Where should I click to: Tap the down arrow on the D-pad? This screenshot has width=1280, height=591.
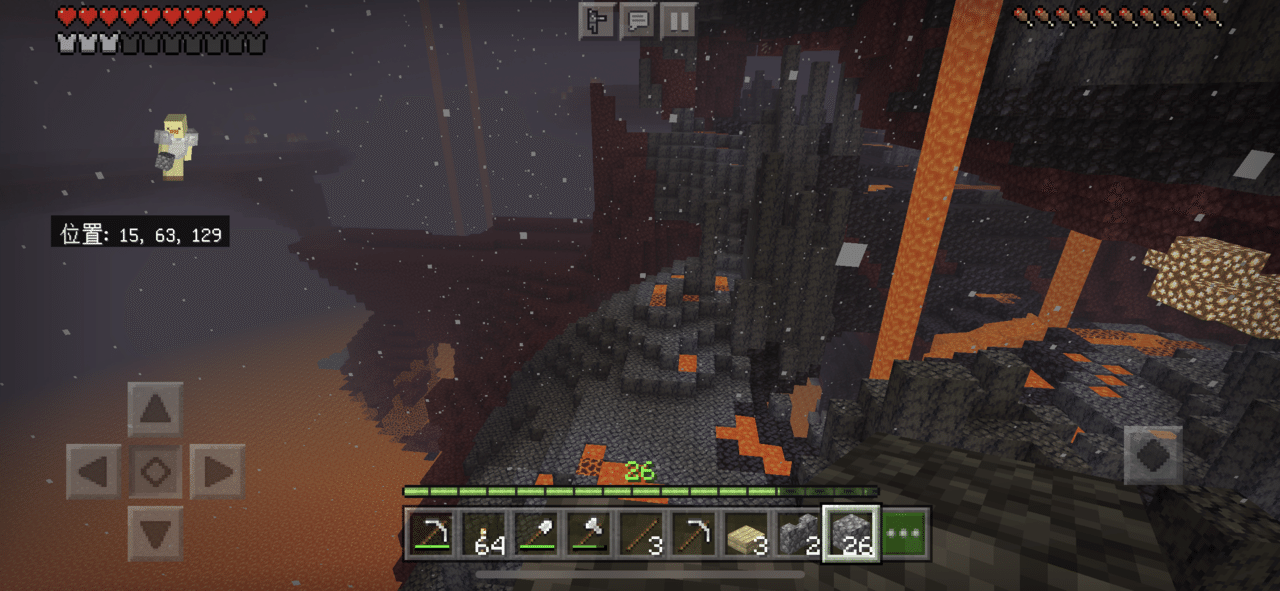click(x=155, y=533)
